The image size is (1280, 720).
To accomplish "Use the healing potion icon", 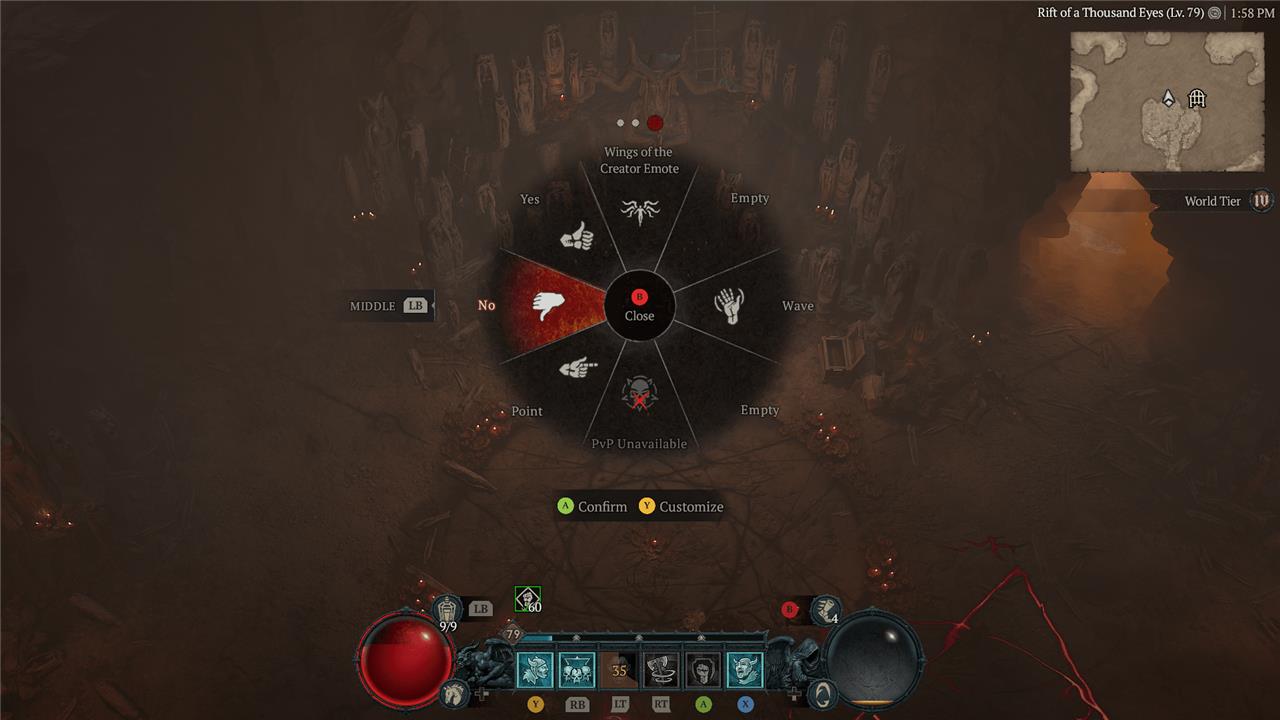I will tap(447, 608).
